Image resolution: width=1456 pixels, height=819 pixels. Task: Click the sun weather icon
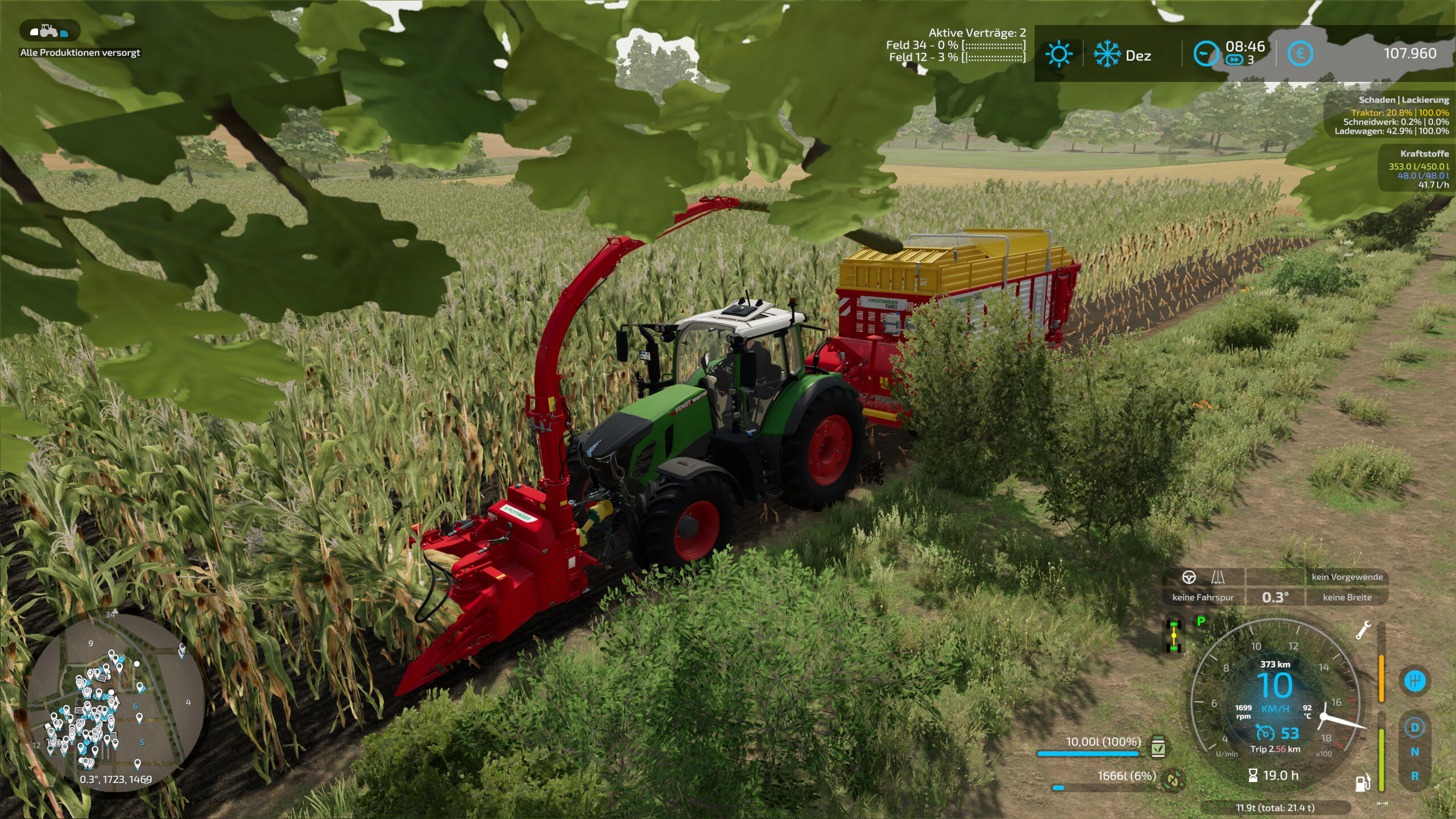tap(1058, 55)
